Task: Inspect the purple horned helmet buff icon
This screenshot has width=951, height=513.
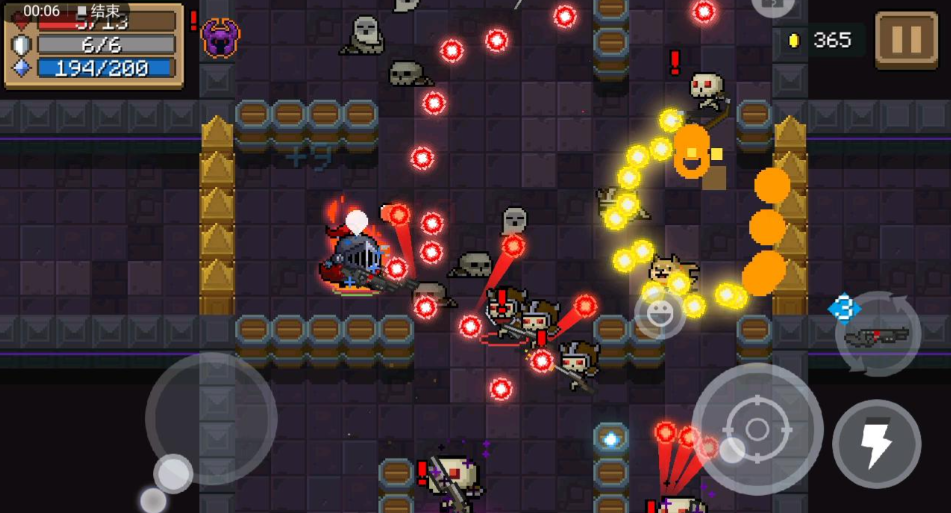Action: (x=220, y=38)
